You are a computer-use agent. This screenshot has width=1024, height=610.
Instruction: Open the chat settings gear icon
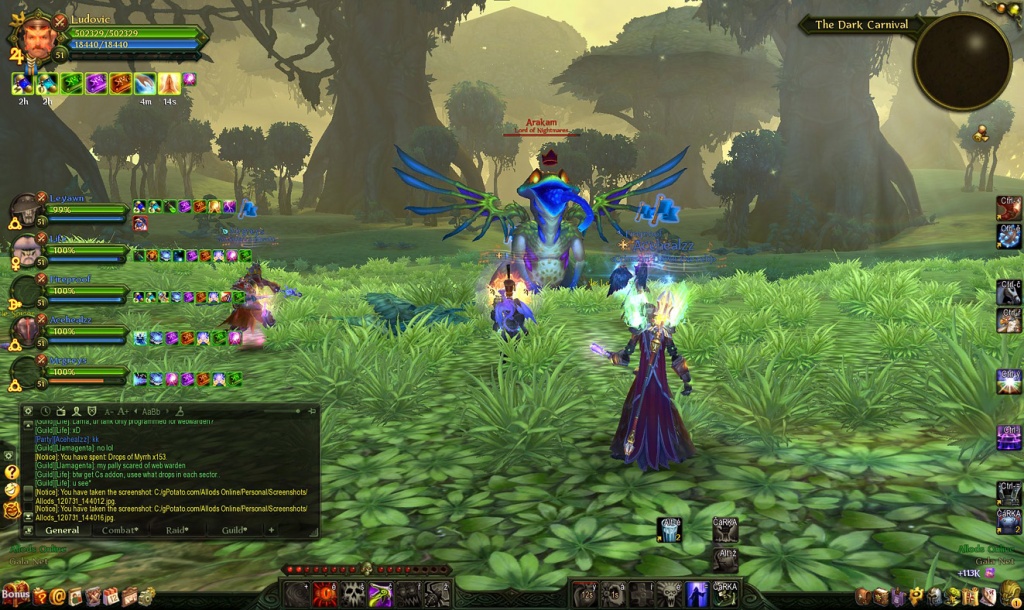[29, 411]
